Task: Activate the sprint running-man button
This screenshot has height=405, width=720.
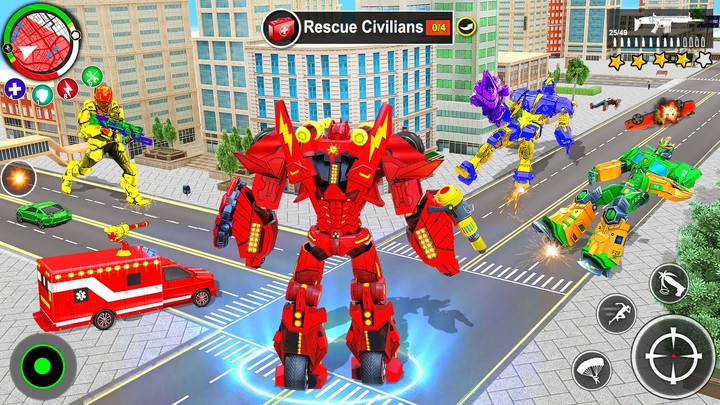Action: pyautogui.click(x=616, y=314)
